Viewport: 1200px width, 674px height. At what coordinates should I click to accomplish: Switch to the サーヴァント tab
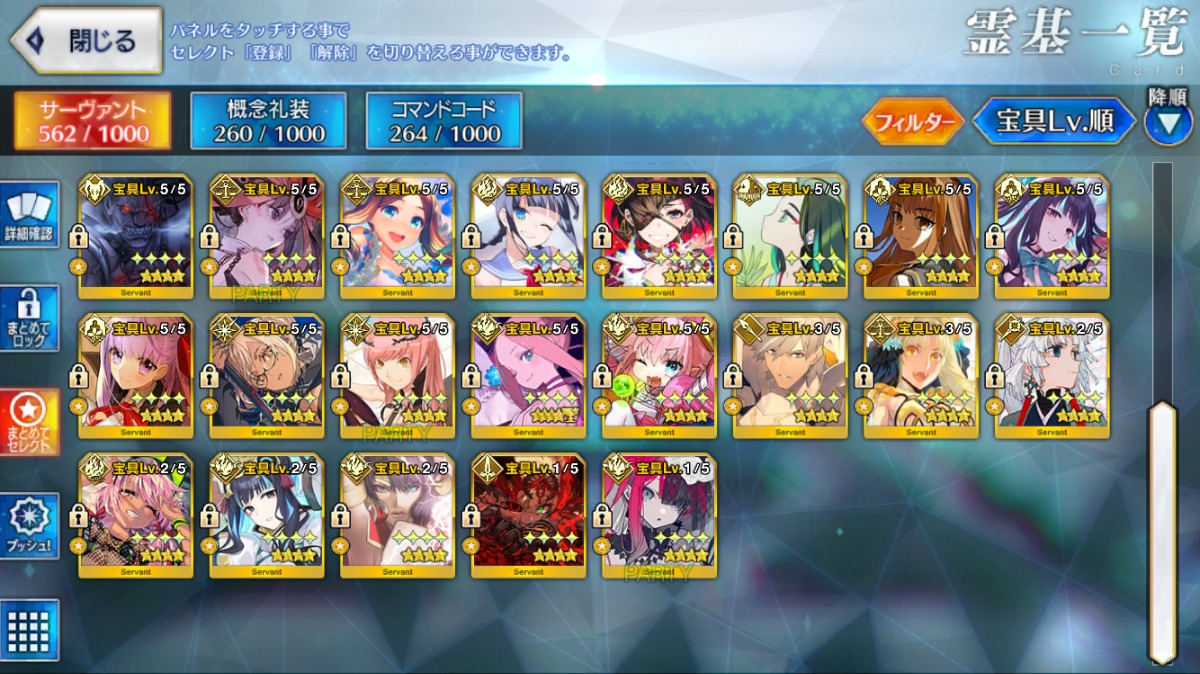click(x=93, y=121)
